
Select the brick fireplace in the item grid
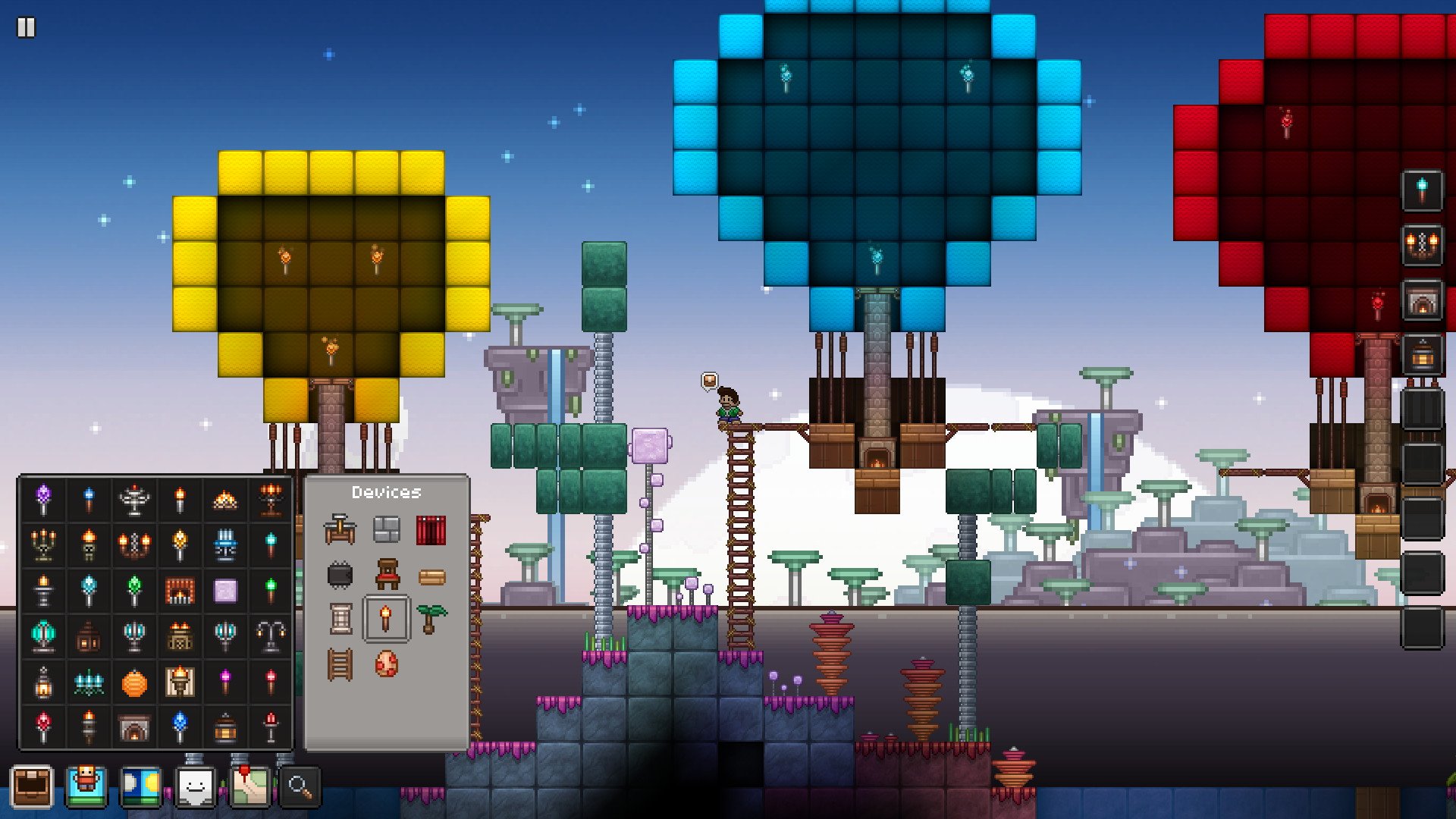tap(180, 590)
